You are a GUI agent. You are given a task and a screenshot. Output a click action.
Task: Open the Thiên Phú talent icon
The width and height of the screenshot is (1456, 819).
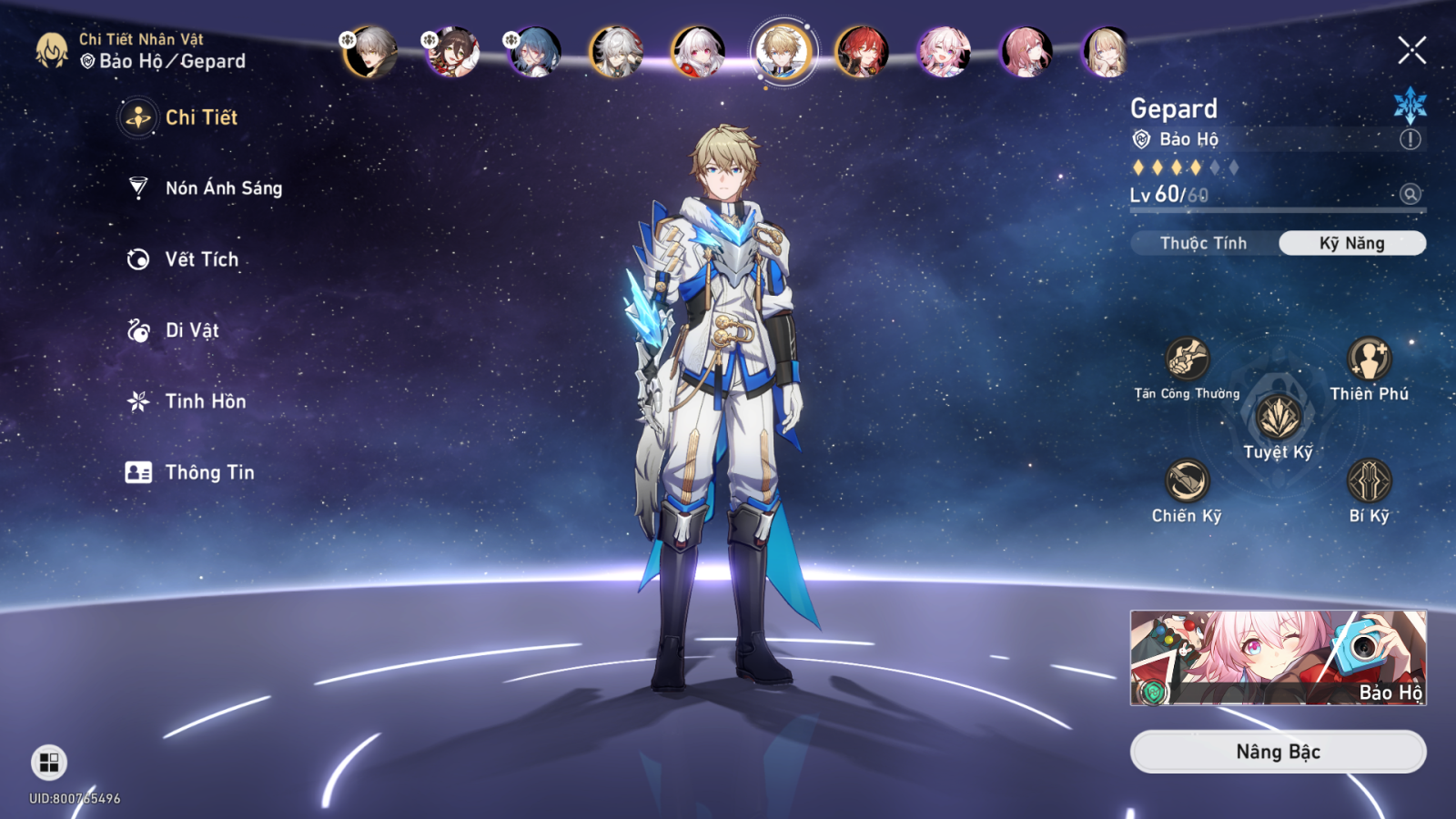[x=1369, y=359]
